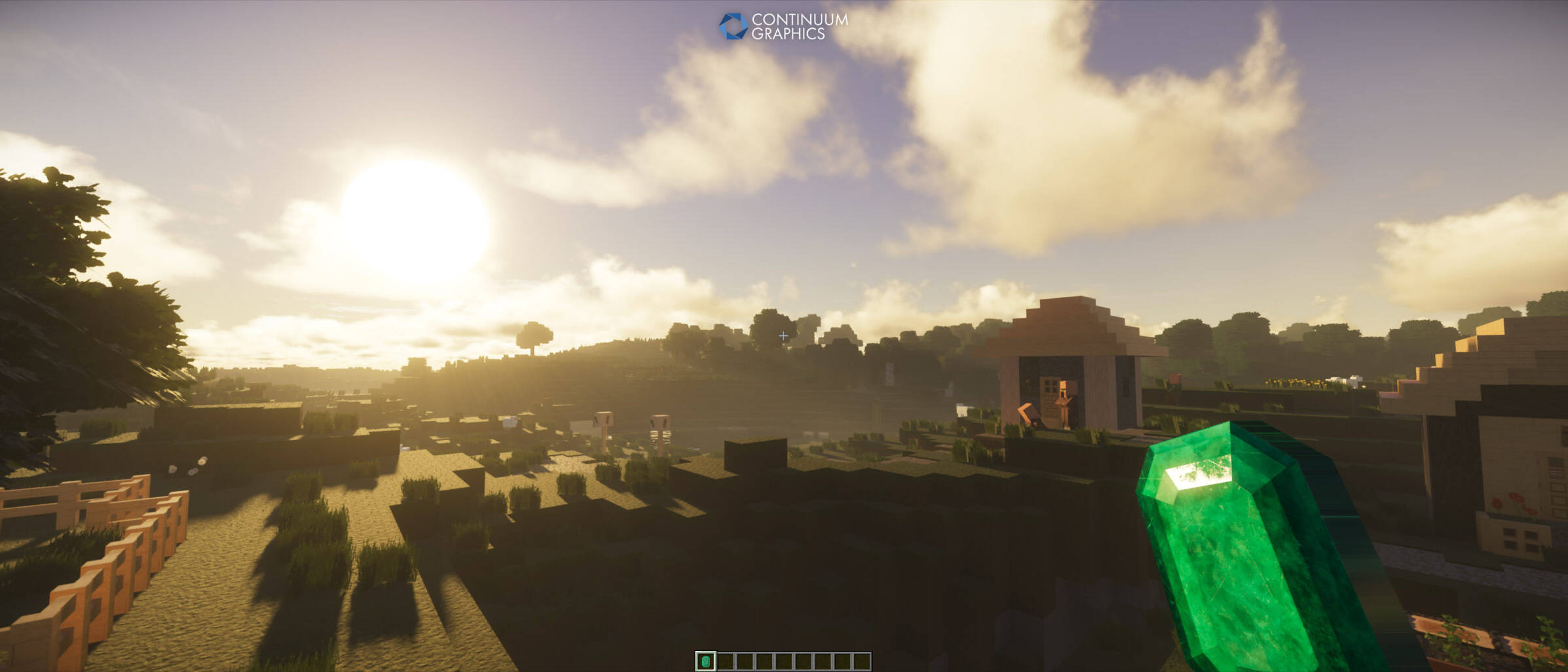This screenshot has width=1568, height=672.
Task: Click the selected slot highlight frame
Action: 707,662
